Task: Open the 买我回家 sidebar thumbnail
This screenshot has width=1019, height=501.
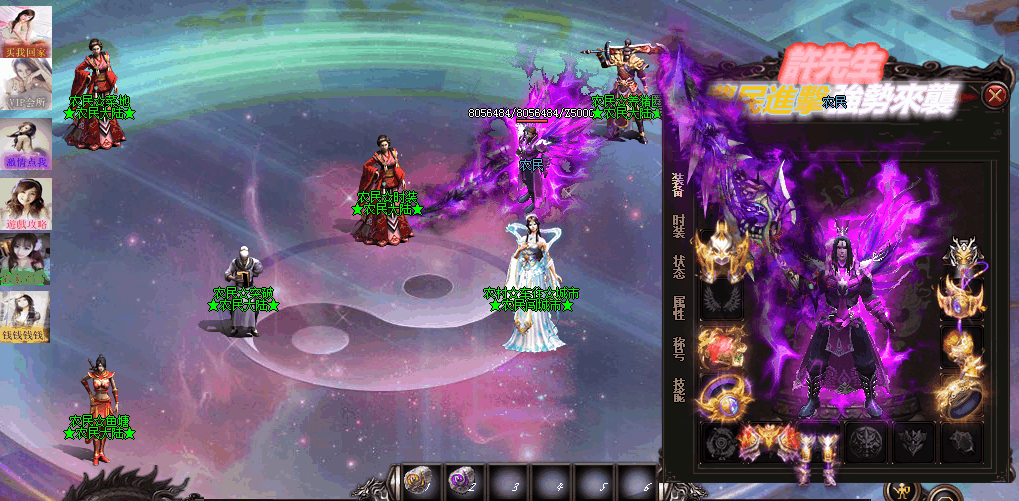Action: pos(25,31)
